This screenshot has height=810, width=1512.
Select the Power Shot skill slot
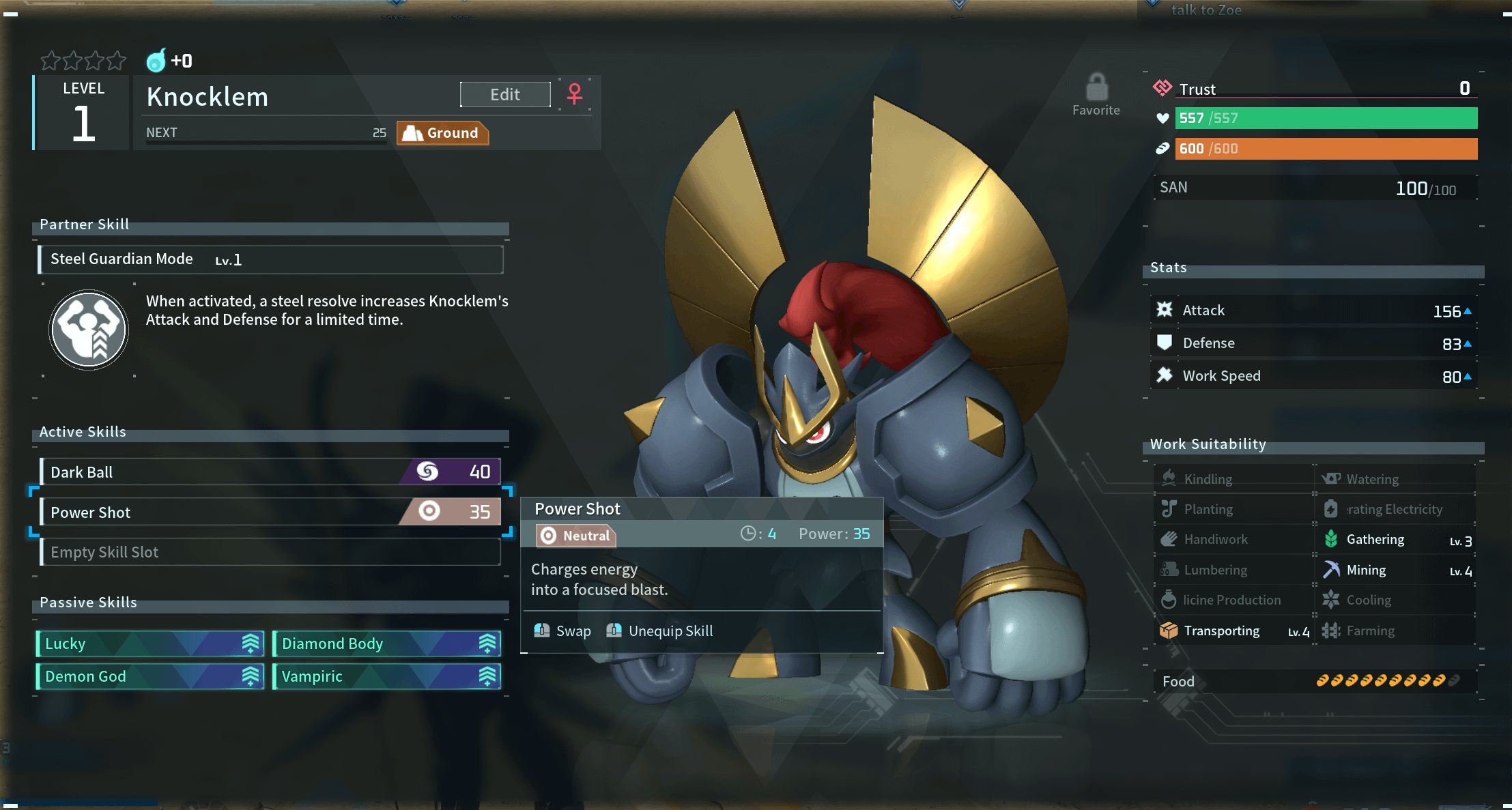pyautogui.click(x=270, y=512)
